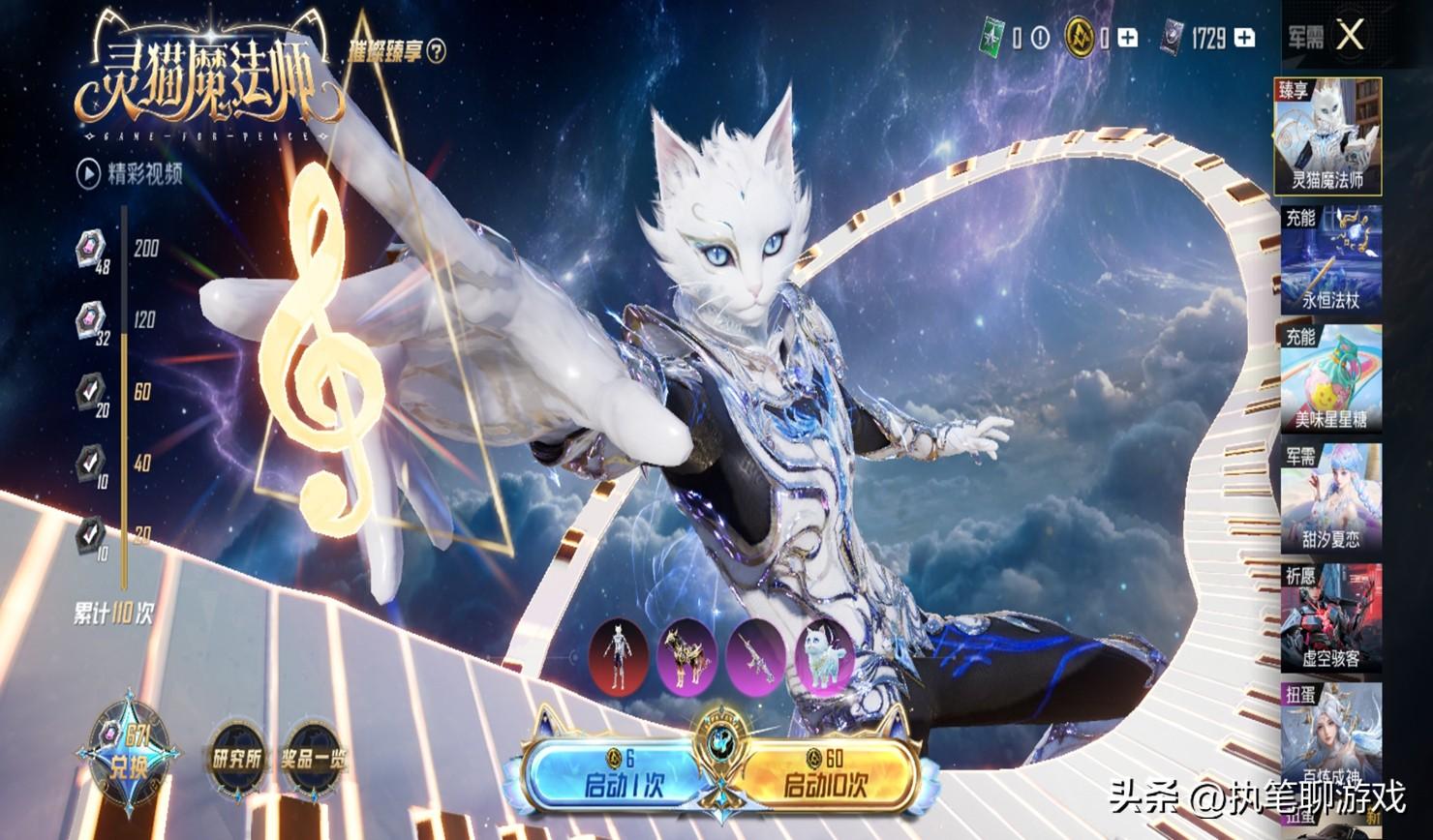The height and width of the screenshot is (840, 1433).
Task: Select the 灵猫魔法师 event tab
Action: pyautogui.click(x=1326, y=137)
